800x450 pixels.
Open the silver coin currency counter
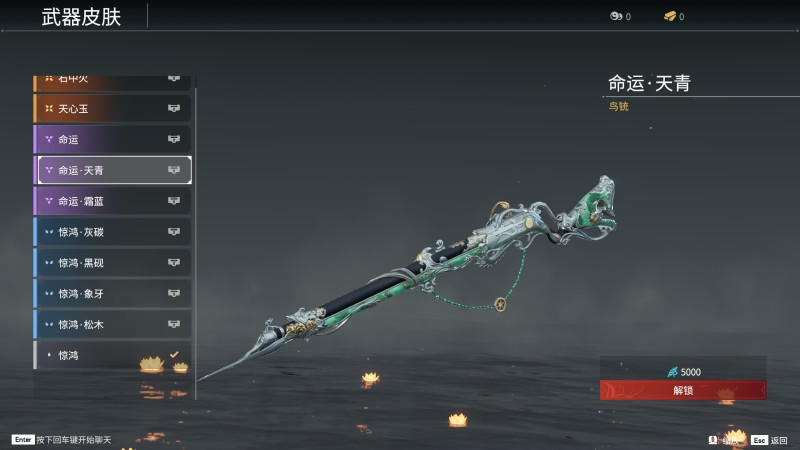pyautogui.click(x=620, y=16)
